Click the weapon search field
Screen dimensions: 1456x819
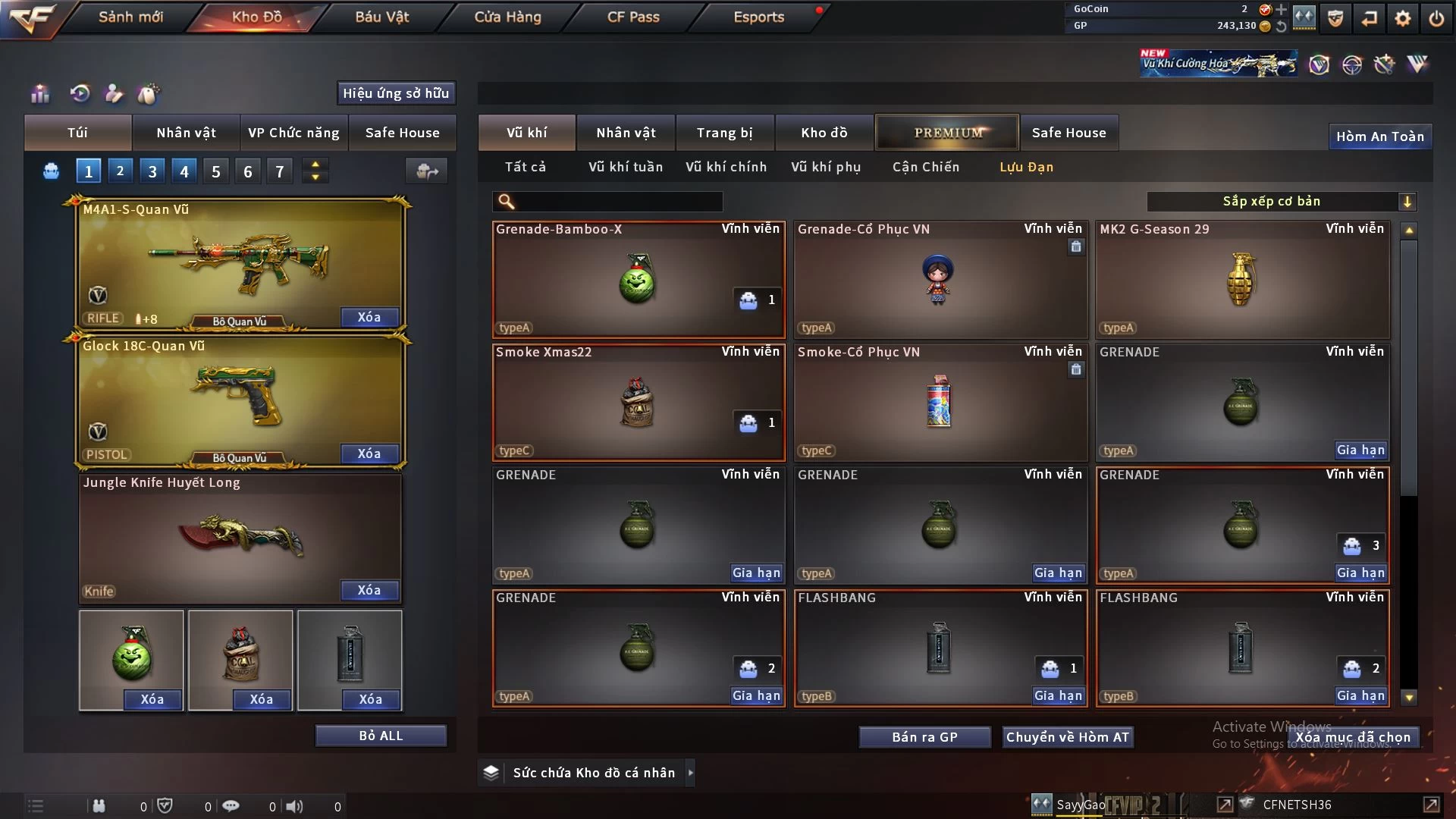pos(618,201)
